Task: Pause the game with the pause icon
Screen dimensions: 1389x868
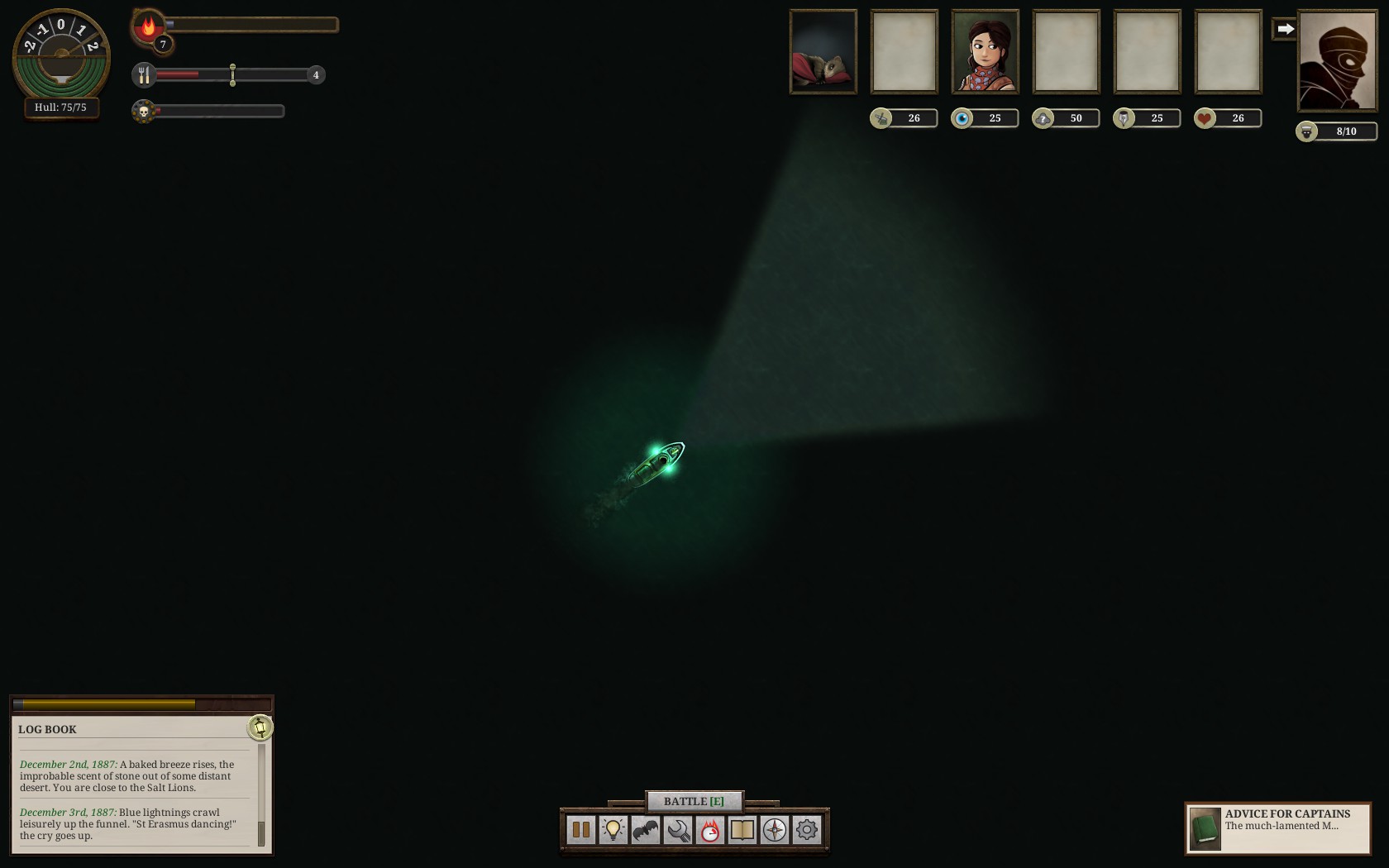Action: click(x=580, y=830)
